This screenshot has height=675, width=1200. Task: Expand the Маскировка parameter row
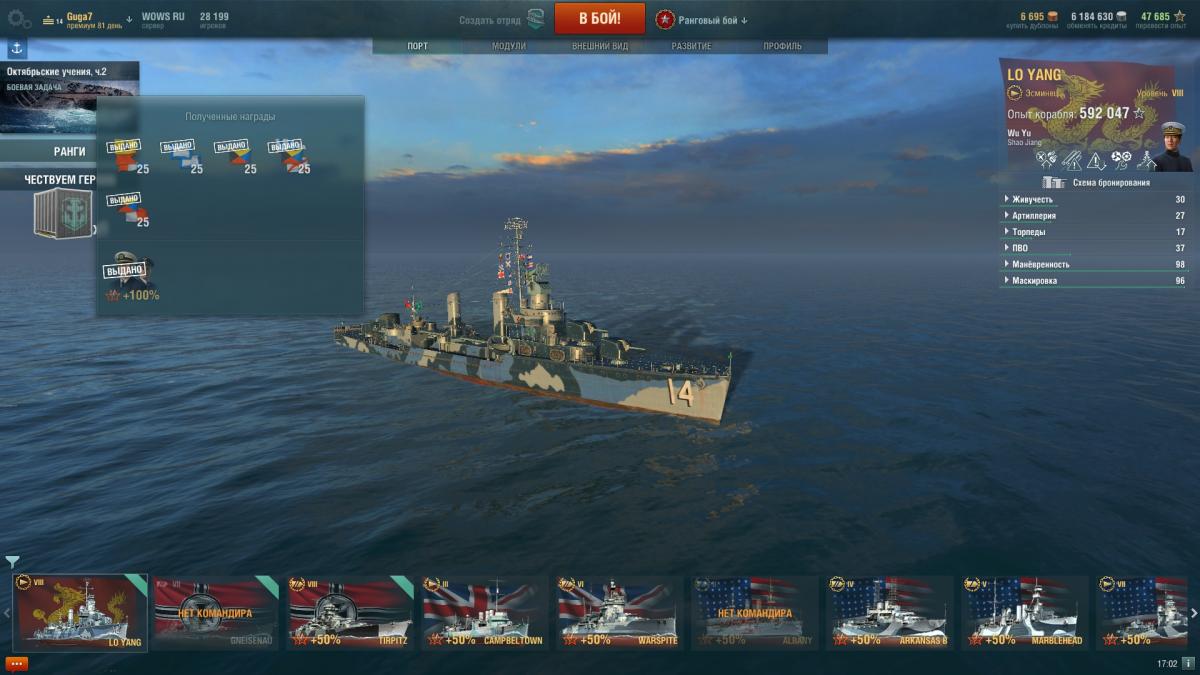point(1035,281)
